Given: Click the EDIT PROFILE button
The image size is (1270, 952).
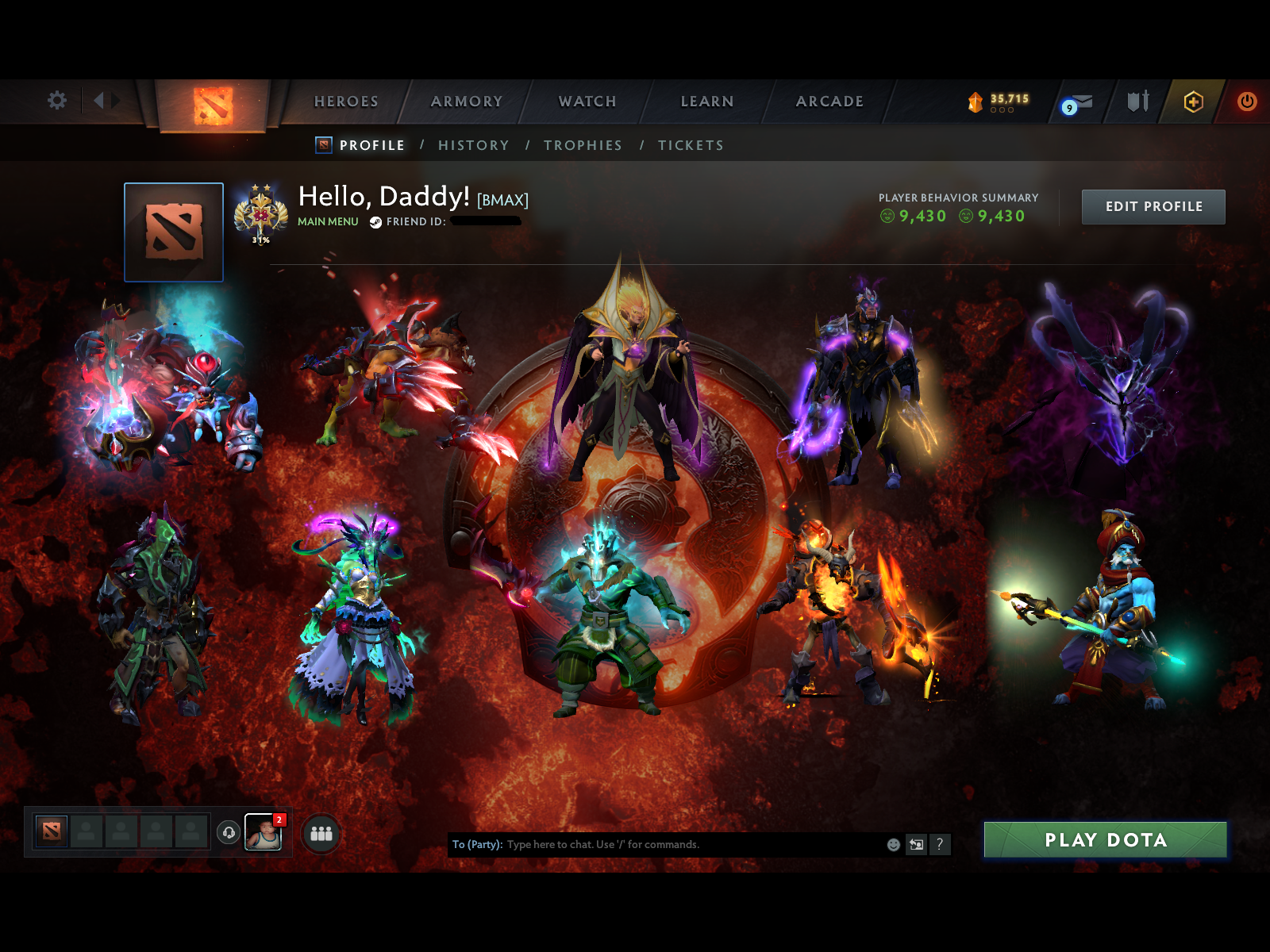Looking at the screenshot, I should click(x=1153, y=206).
